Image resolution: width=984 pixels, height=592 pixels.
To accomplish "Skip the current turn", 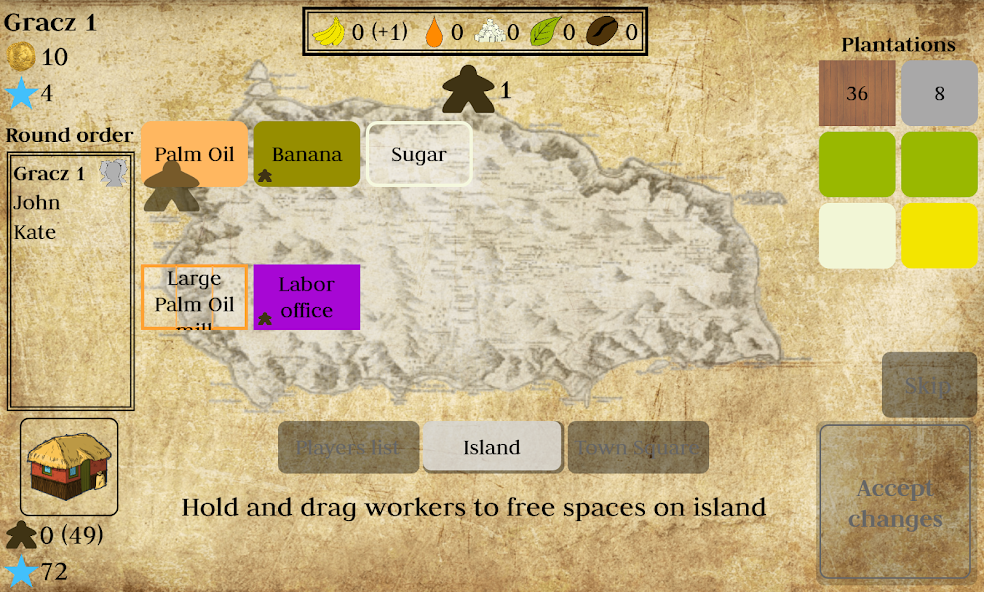I will point(929,385).
